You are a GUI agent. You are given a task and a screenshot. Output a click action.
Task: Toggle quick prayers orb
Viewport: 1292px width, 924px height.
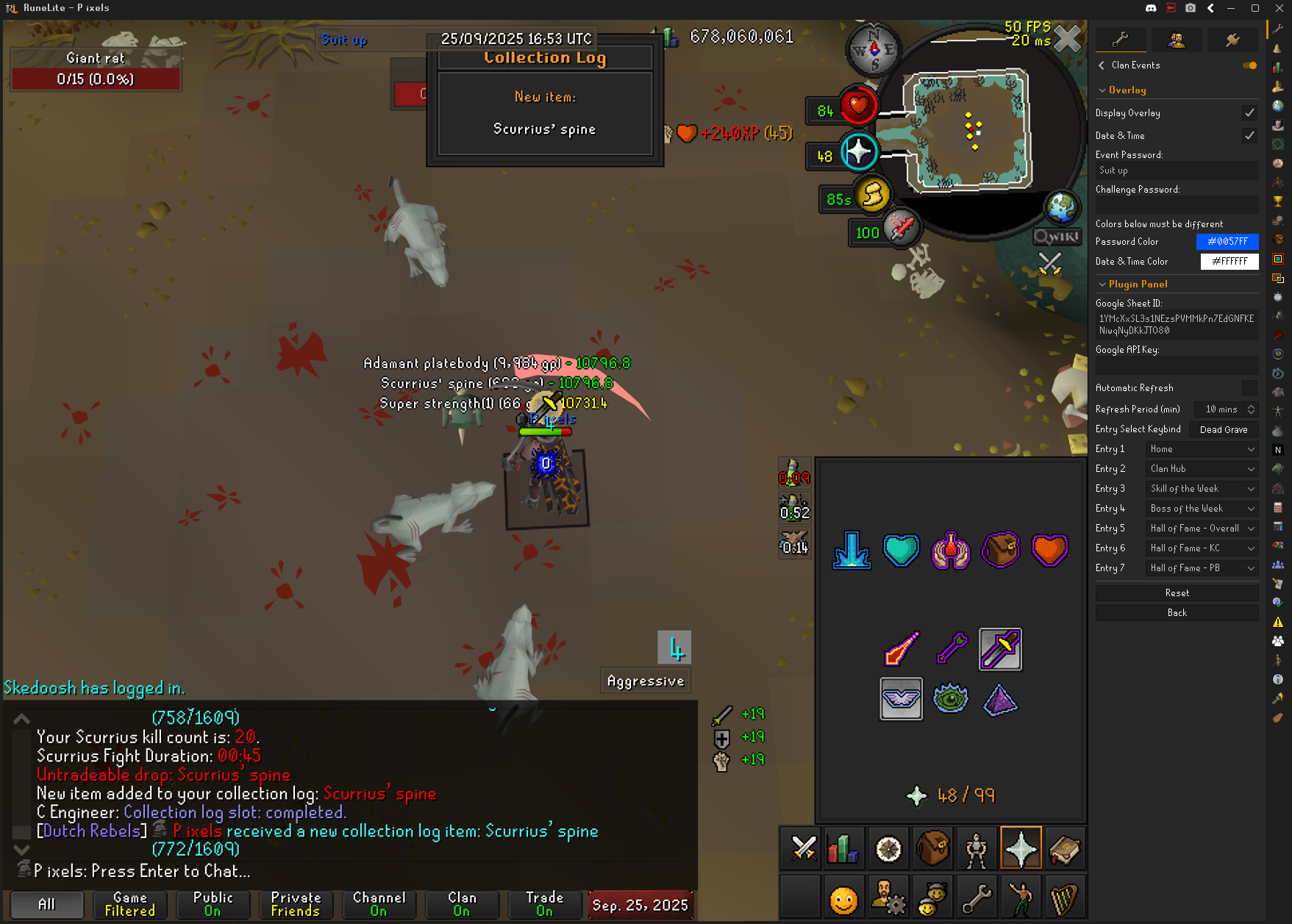pos(859,153)
